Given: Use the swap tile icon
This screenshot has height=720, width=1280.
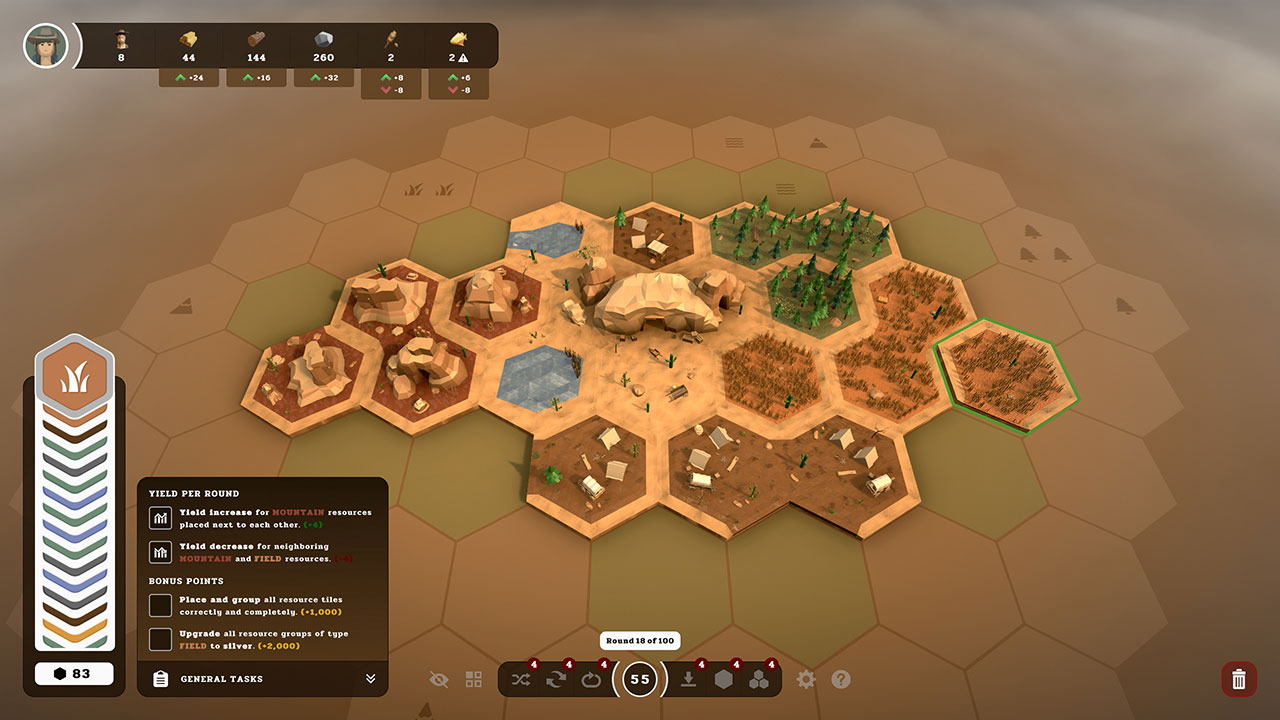Looking at the screenshot, I should [556, 679].
